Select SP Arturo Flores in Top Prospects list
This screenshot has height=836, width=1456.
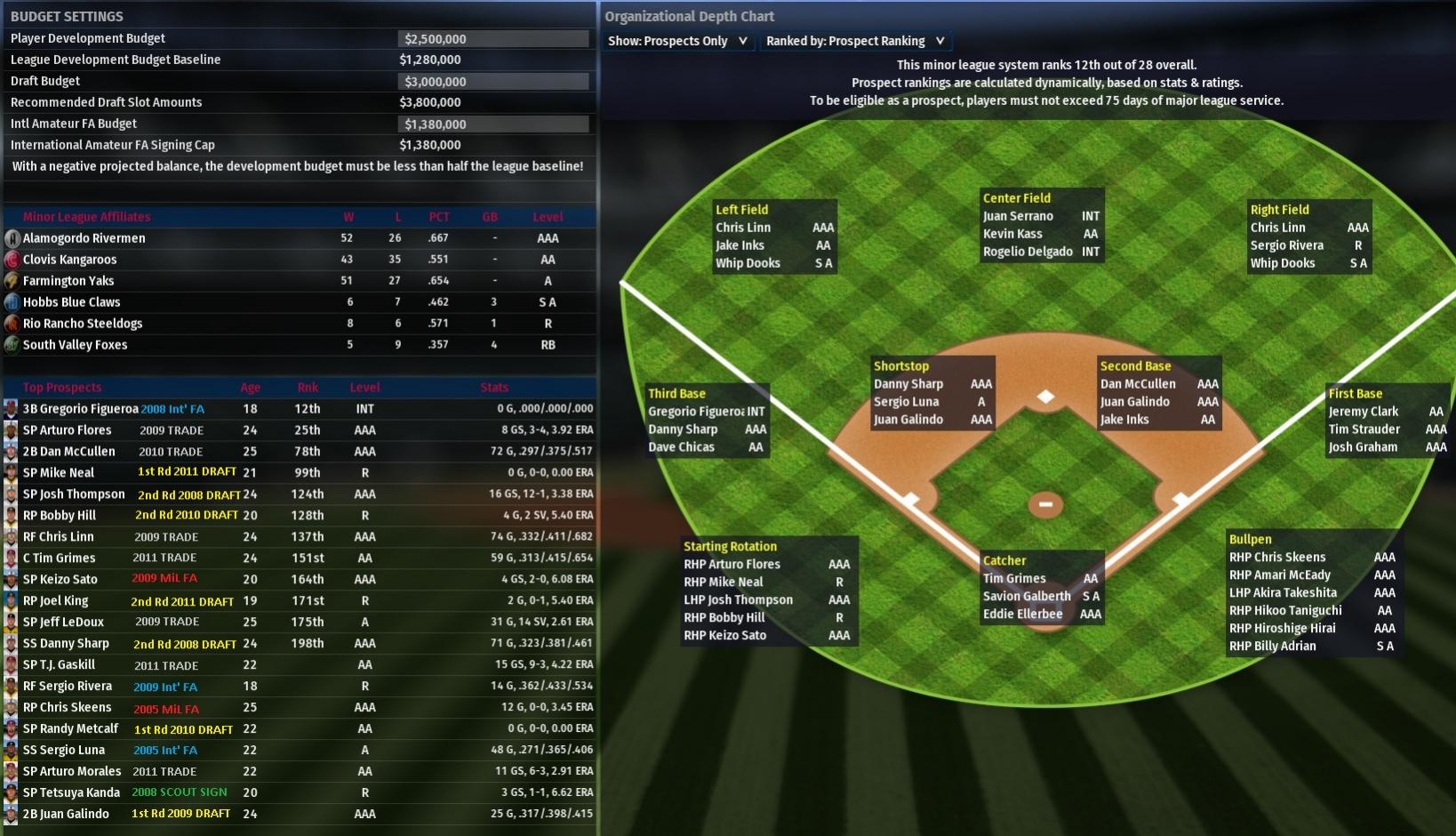68,430
